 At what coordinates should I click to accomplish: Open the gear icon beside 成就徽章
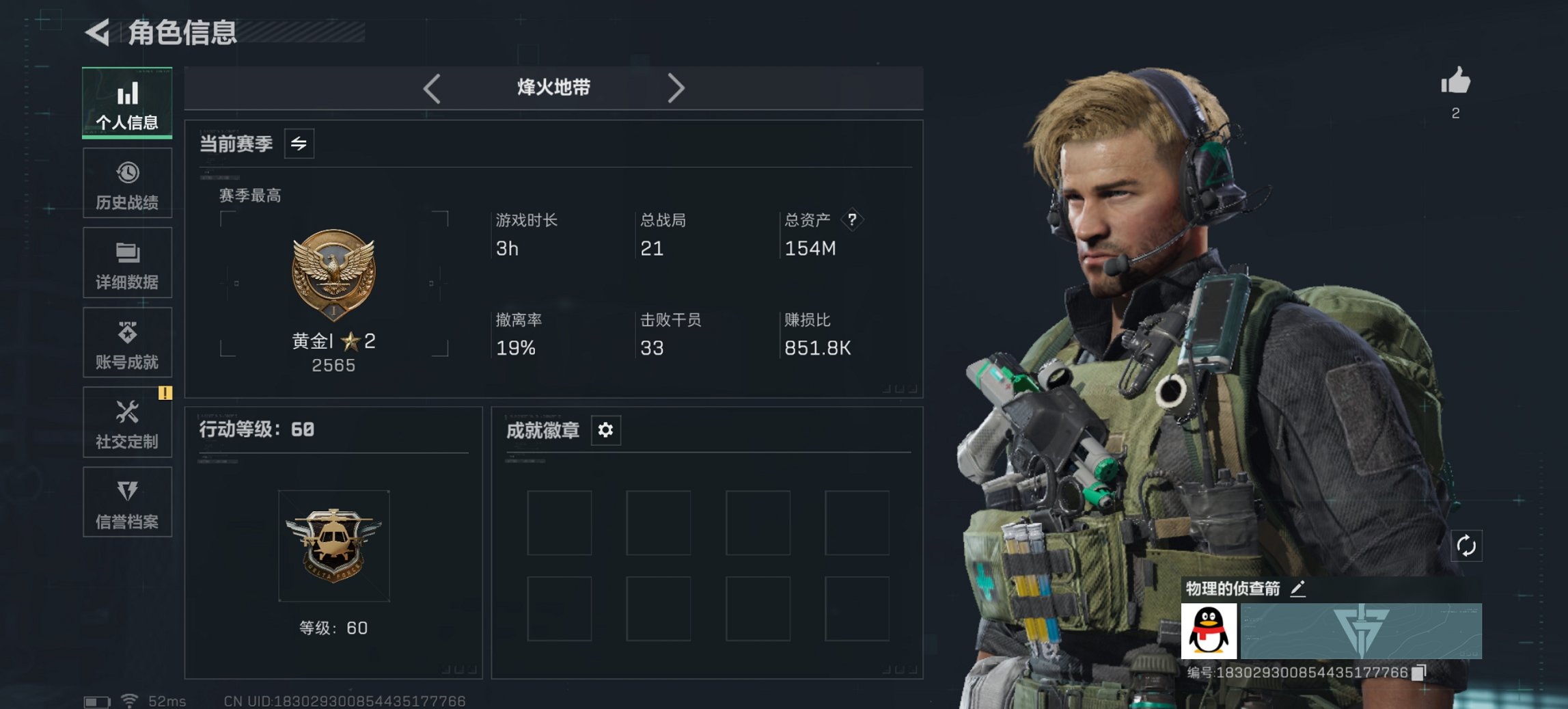605,431
